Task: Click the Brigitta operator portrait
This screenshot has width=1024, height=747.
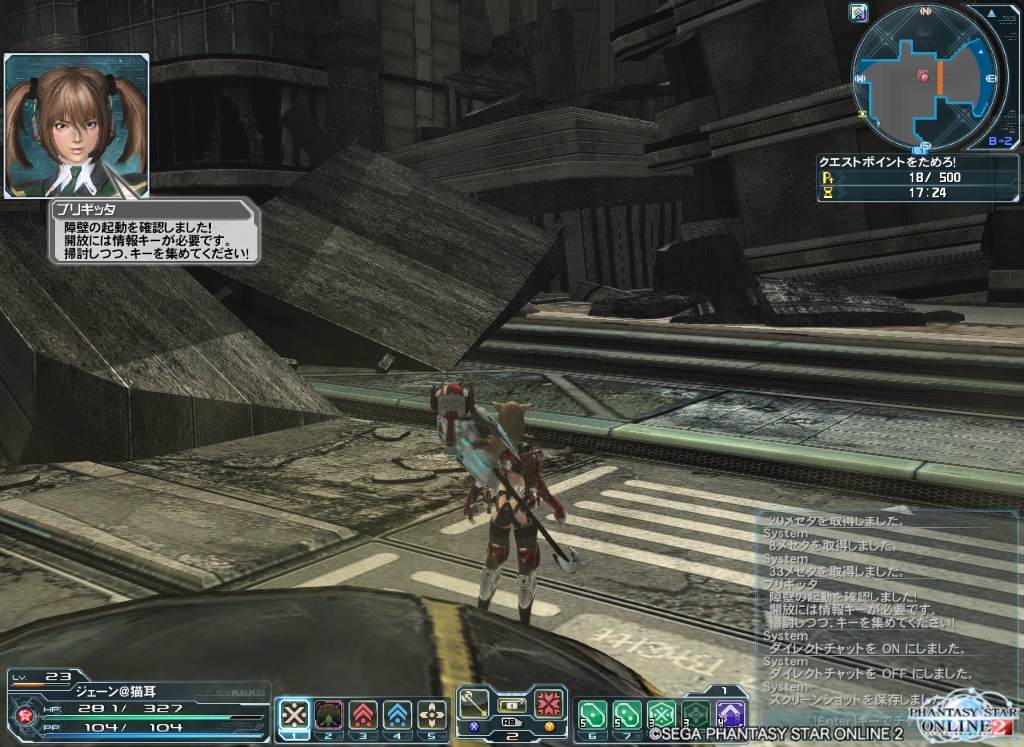Action: point(77,125)
